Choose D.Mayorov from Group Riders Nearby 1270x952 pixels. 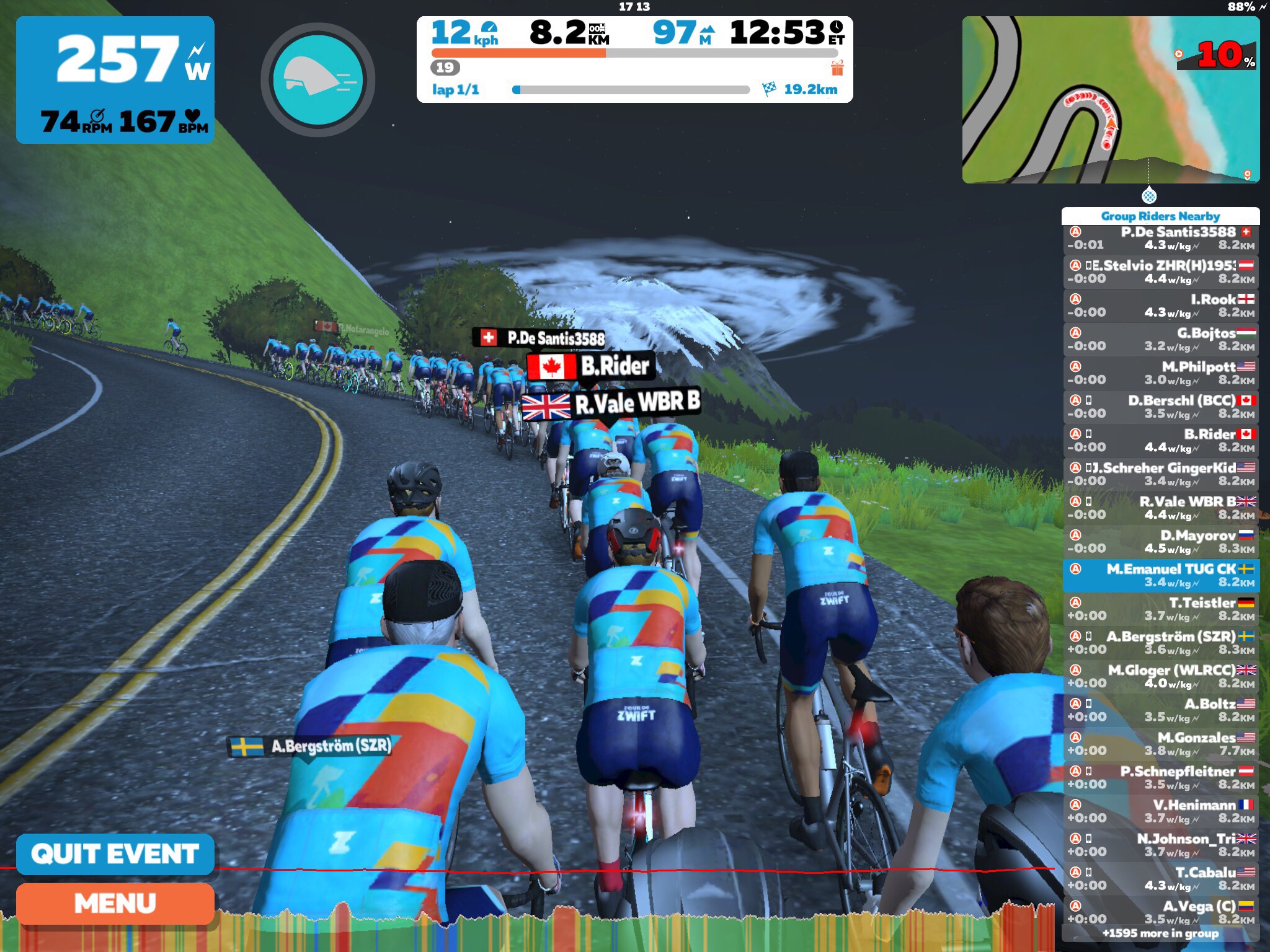1160,542
